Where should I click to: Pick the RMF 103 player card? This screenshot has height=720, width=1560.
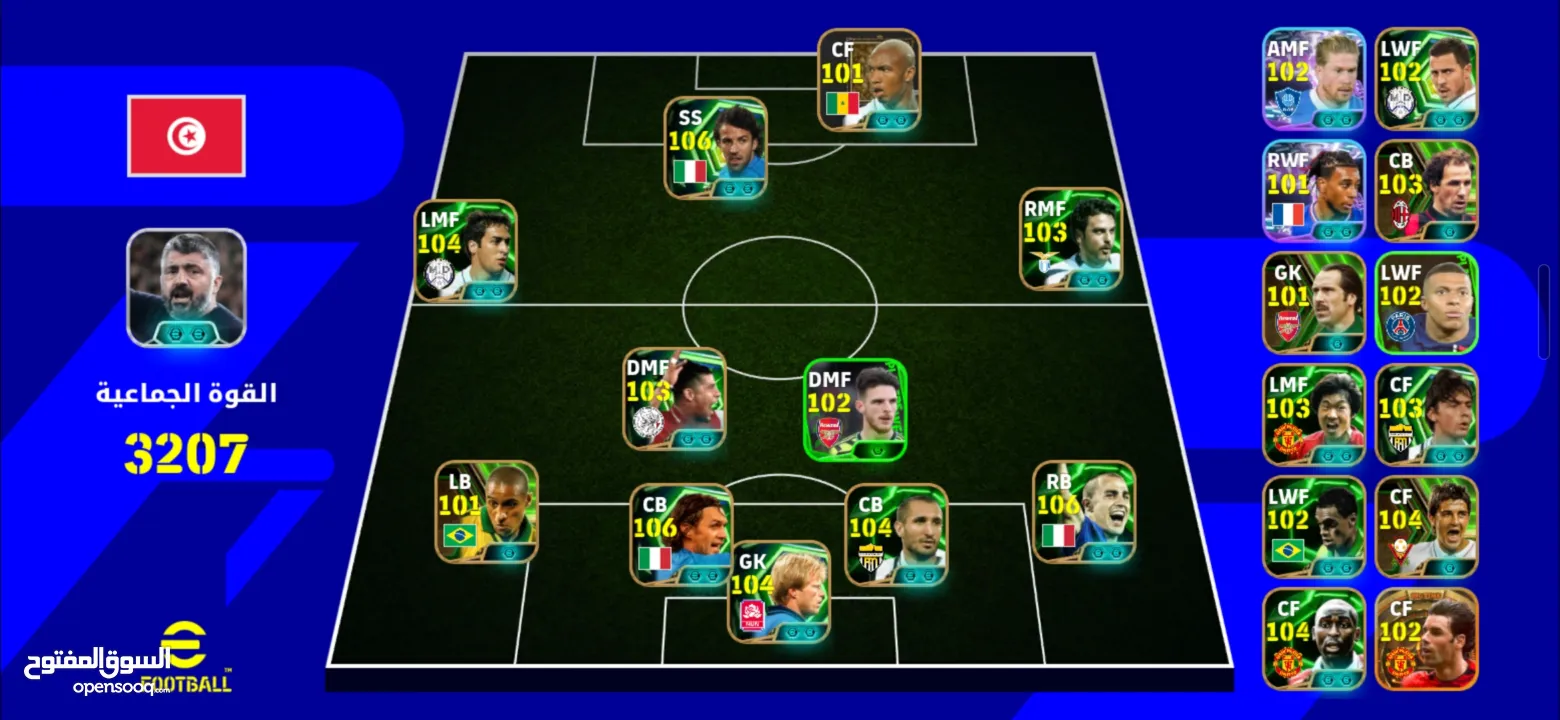pos(1071,240)
